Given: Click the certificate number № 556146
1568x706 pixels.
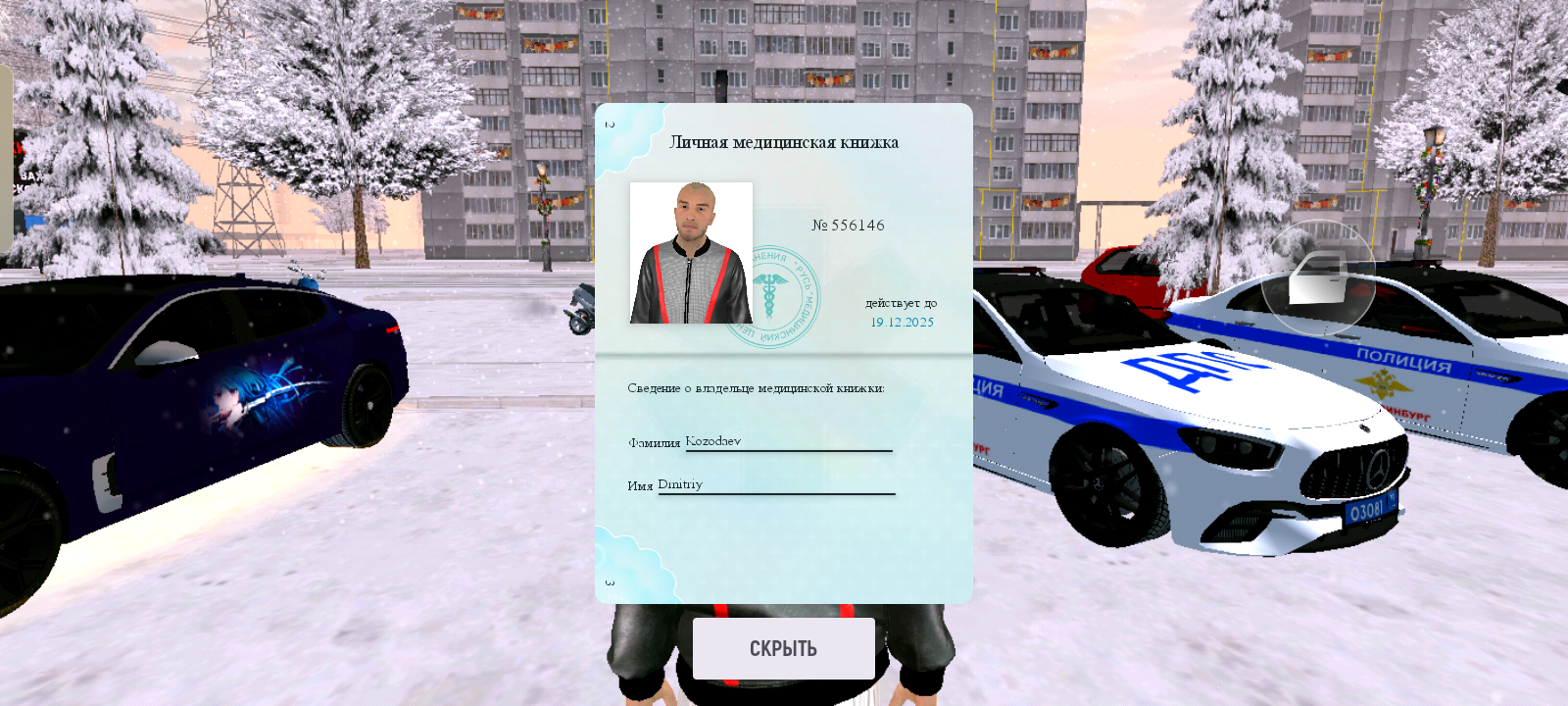Looking at the screenshot, I should pyautogui.click(x=850, y=225).
